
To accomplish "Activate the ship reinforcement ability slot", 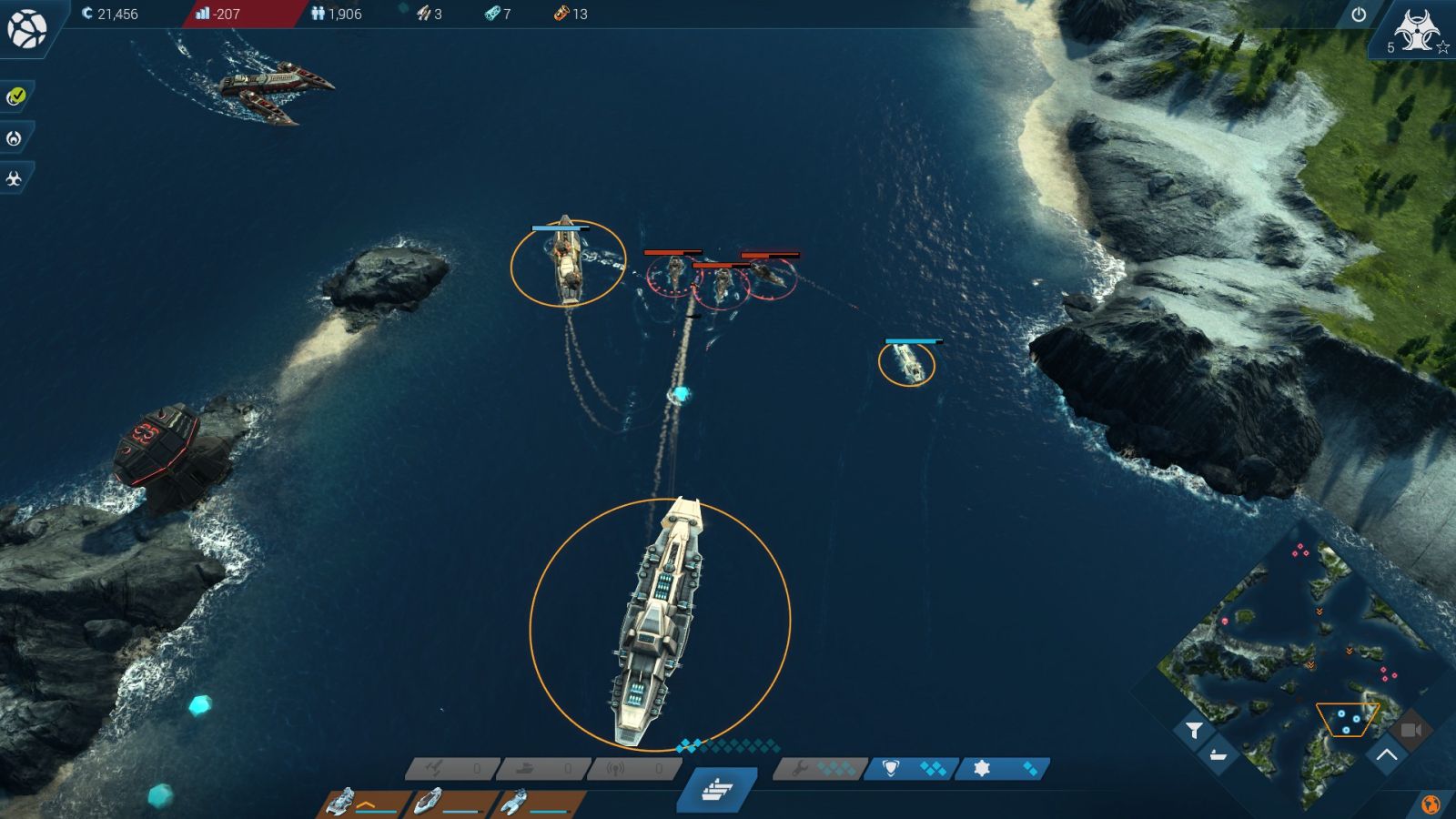I will pos(543,769).
